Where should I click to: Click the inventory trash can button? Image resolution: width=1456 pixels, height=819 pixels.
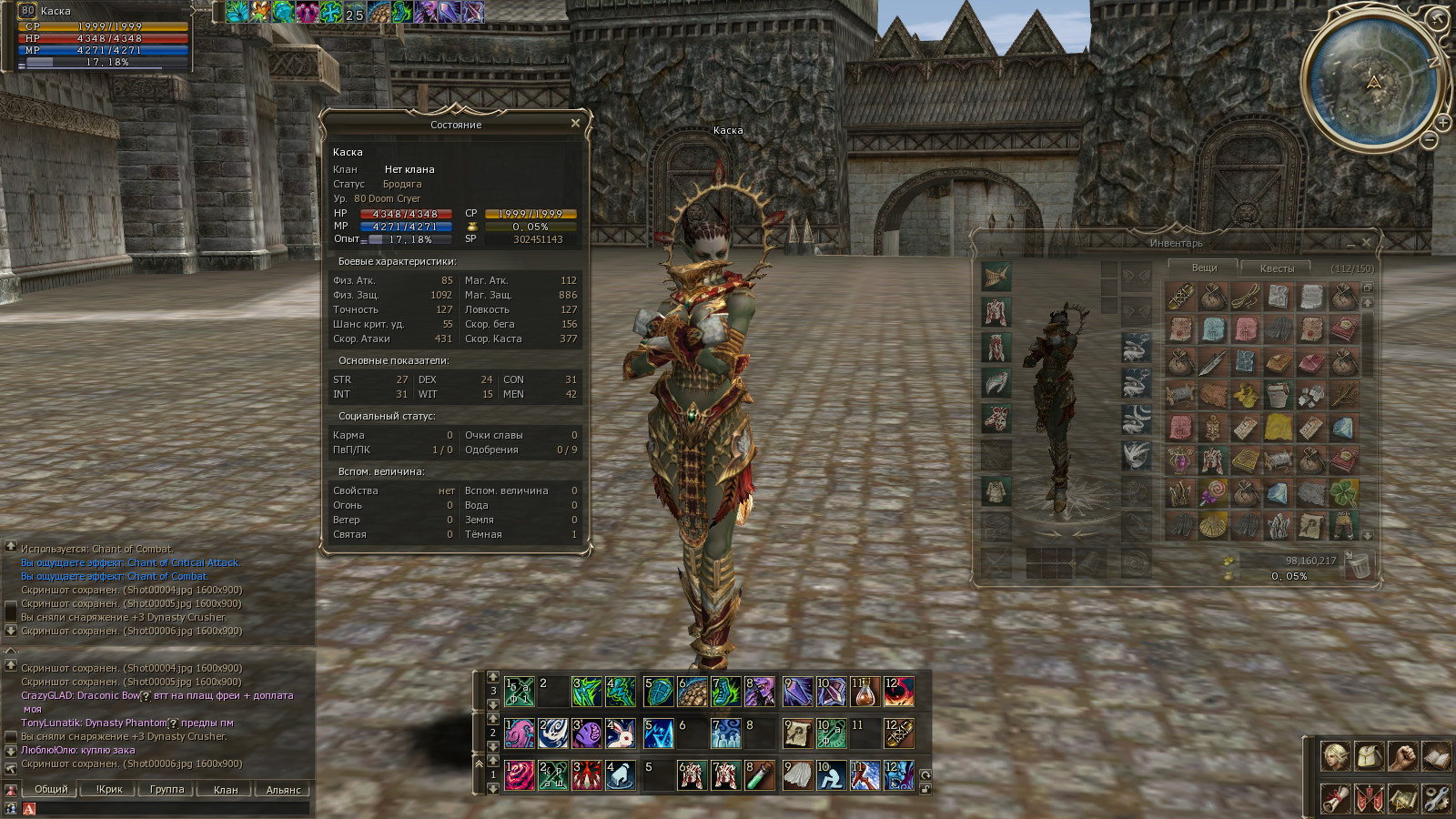click(1358, 566)
